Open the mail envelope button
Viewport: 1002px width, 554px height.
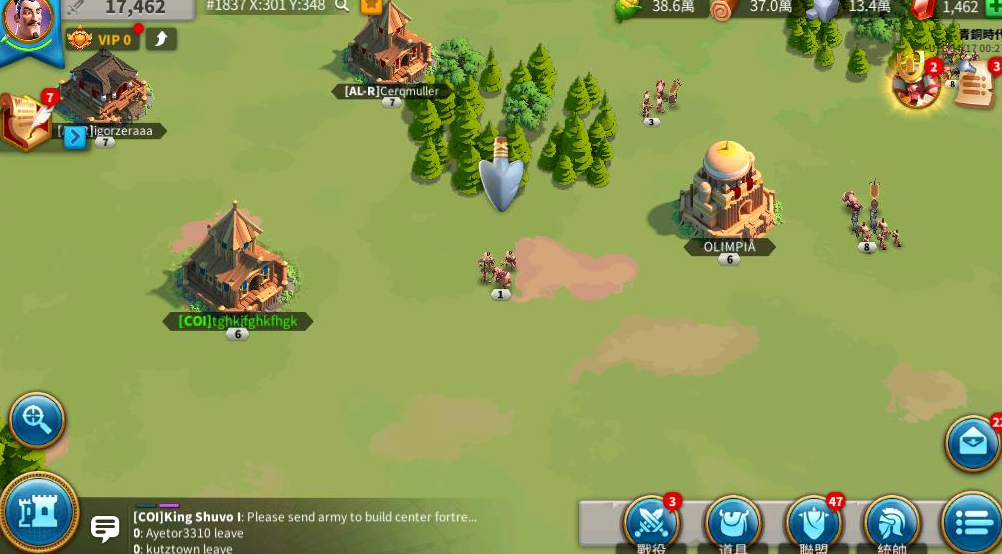[973, 441]
